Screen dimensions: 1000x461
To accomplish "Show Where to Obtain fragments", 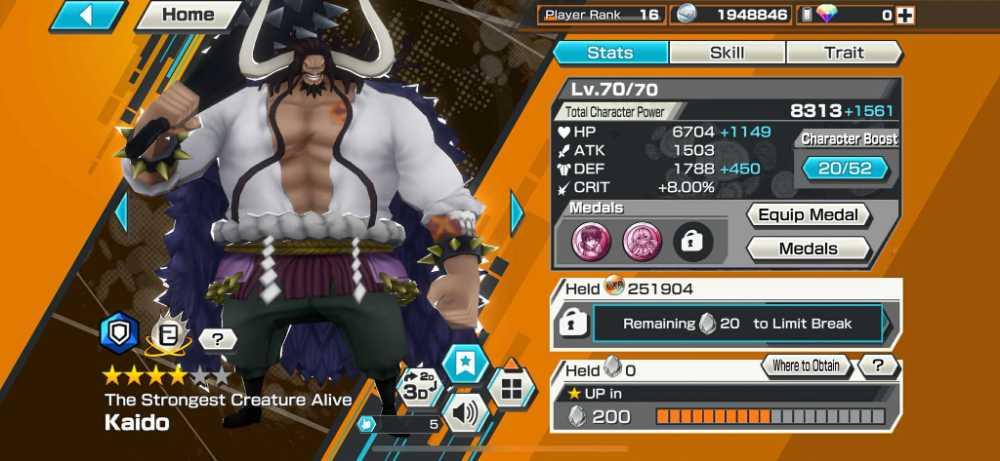I will coord(805,366).
